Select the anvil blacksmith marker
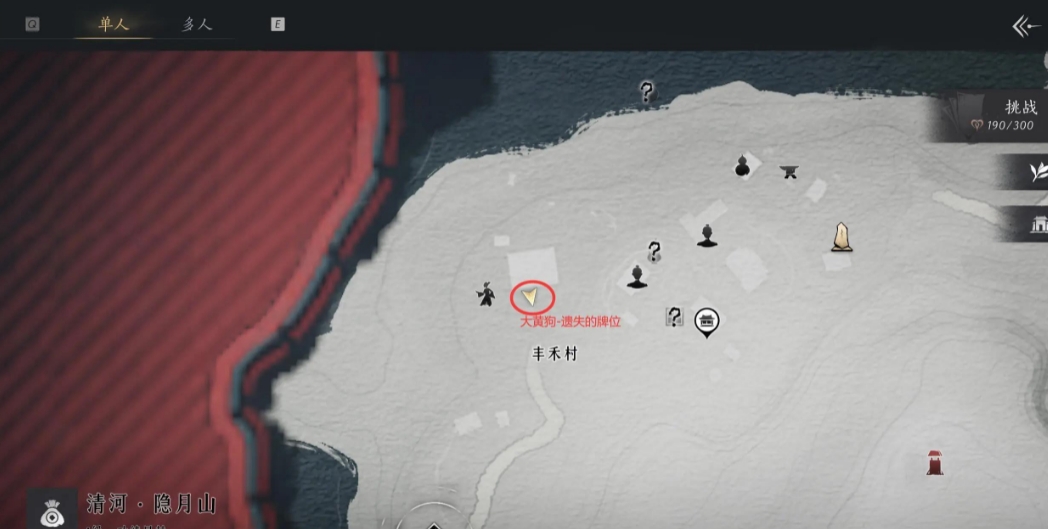 point(789,171)
